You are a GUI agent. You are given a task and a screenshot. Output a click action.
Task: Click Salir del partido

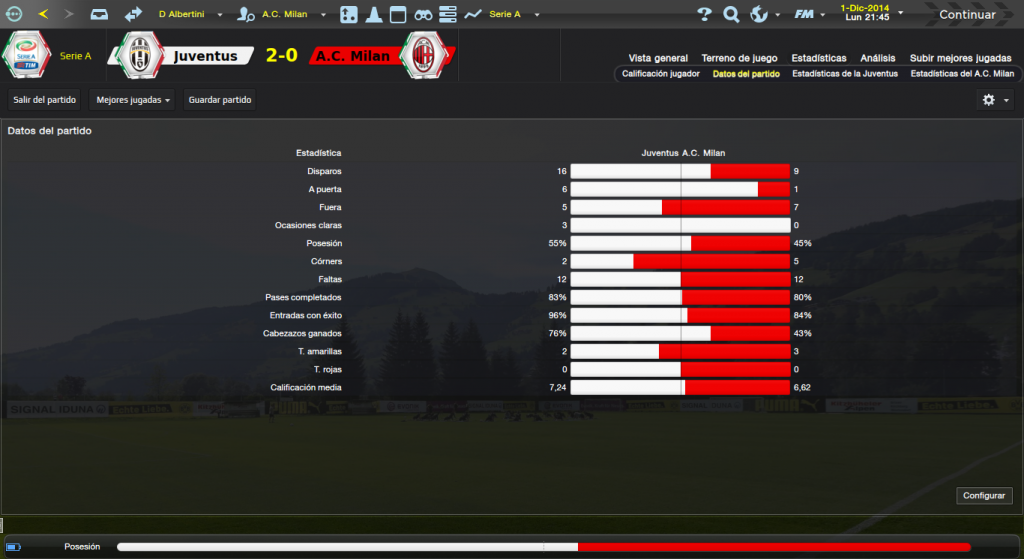pos(45,100)
